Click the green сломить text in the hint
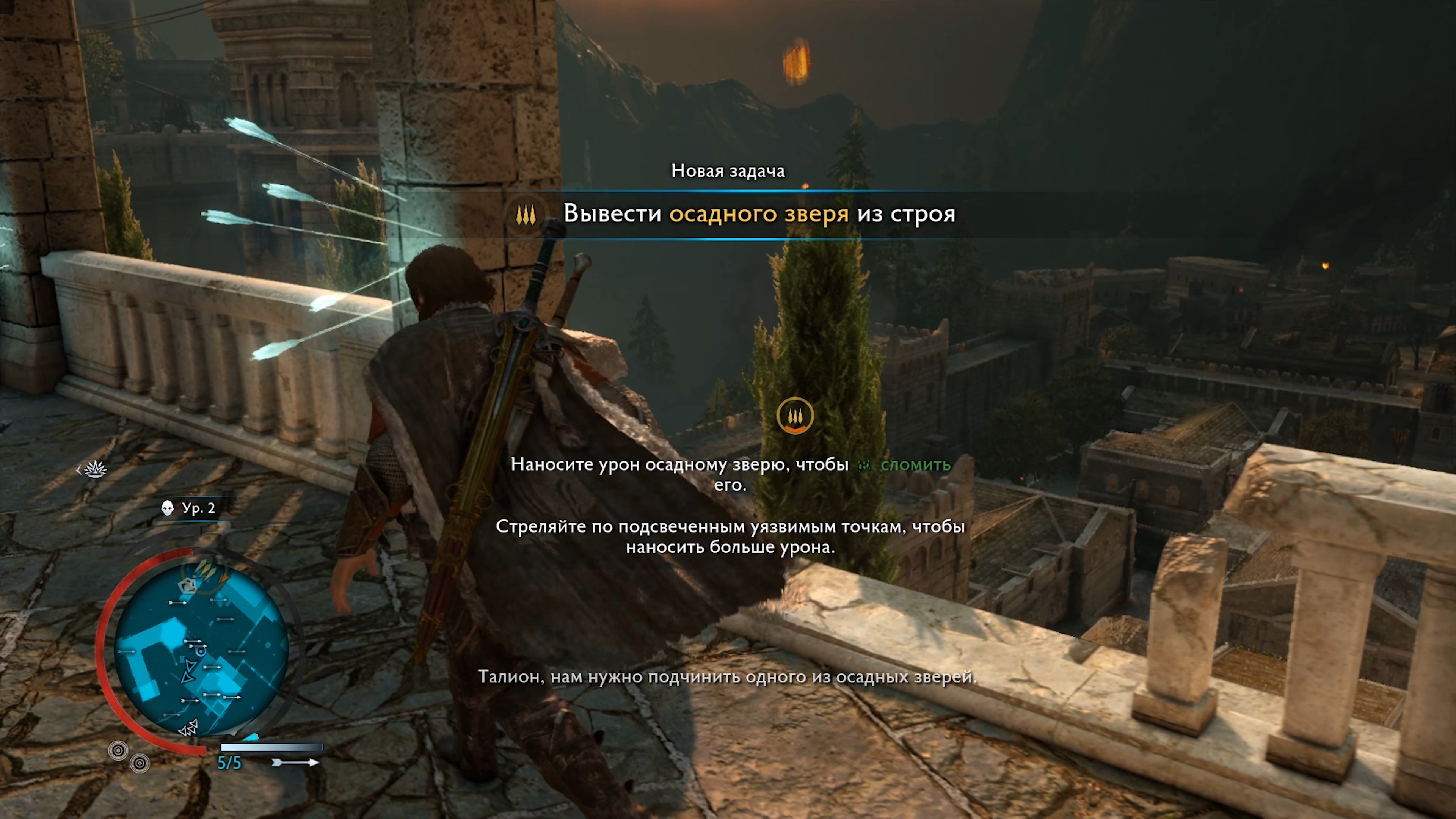The height and width of the screenshot is (819, 1456). coord(916,466)
